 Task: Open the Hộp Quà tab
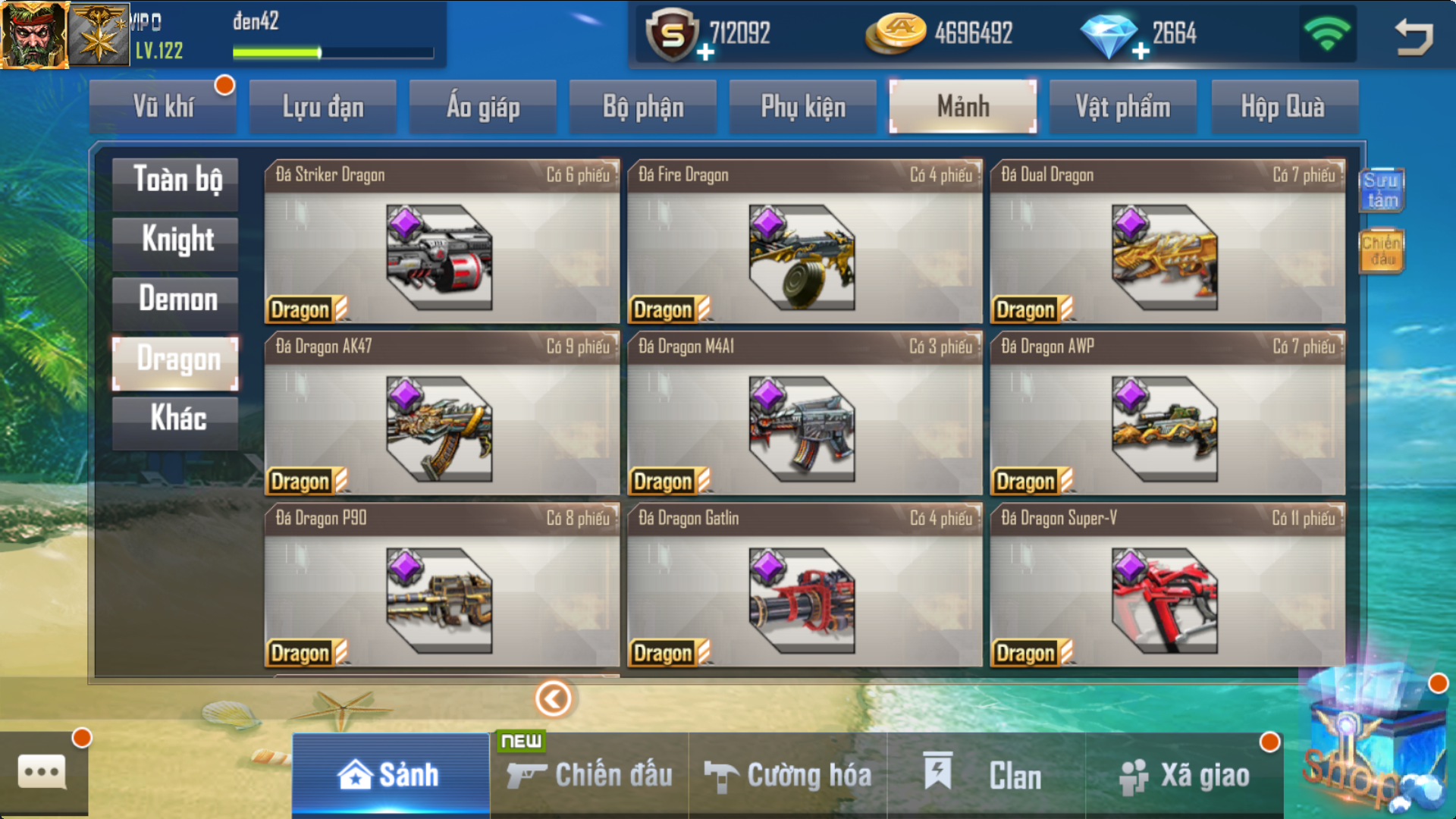click(1283, 107)
